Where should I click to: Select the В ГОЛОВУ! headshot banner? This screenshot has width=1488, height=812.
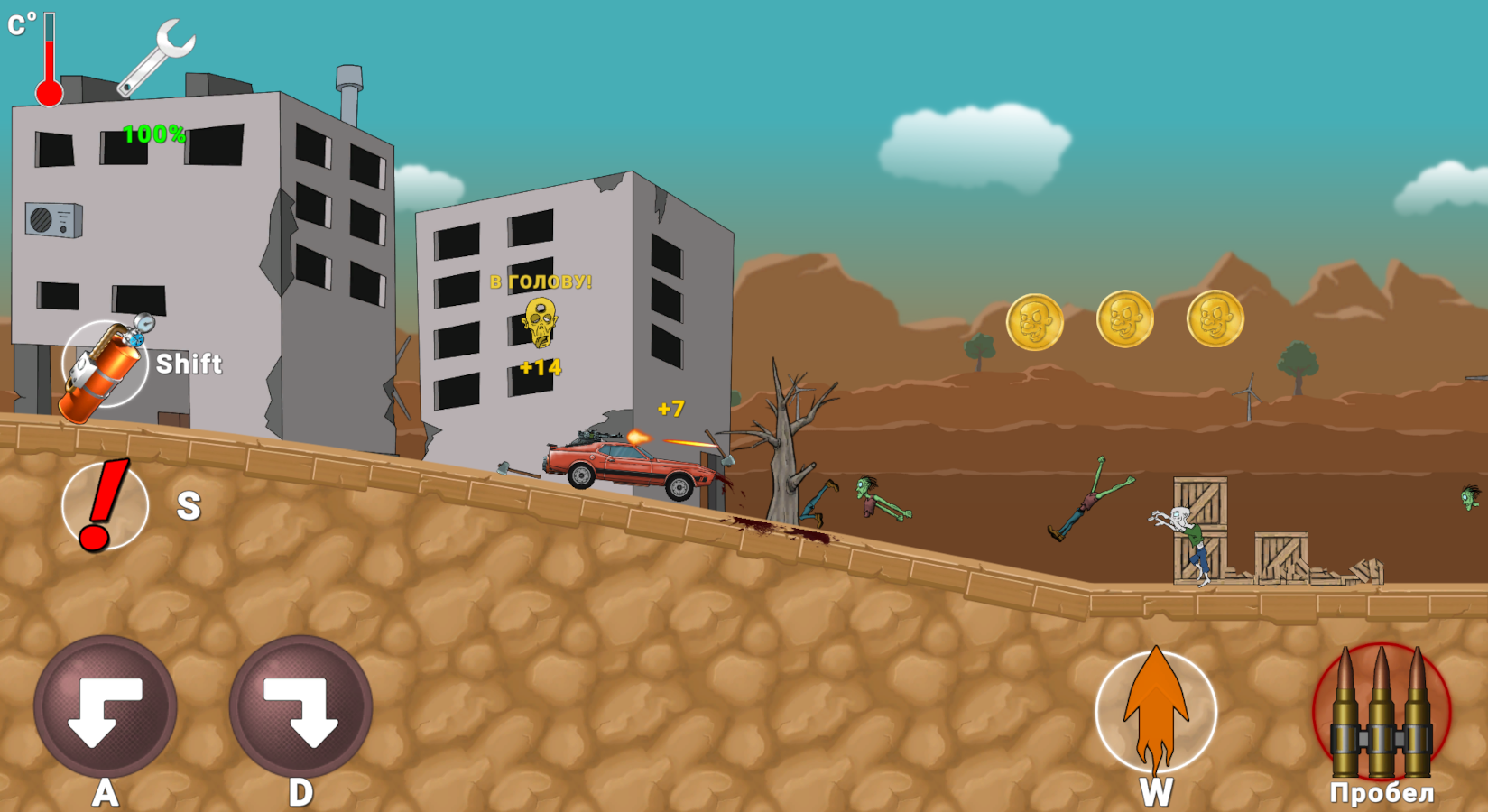coord(541,281)
